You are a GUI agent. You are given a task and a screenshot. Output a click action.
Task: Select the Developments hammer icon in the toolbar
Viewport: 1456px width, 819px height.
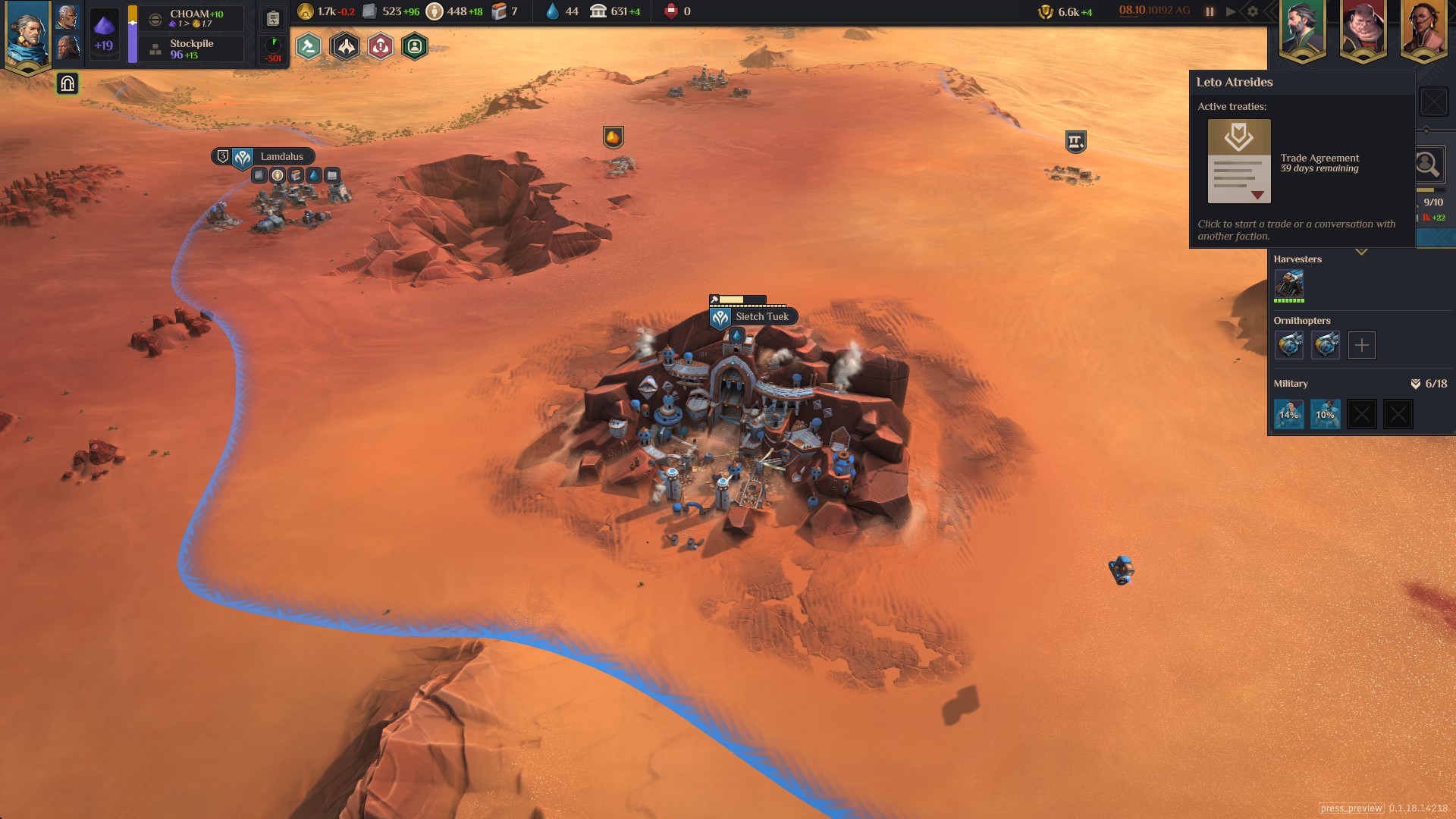307,45
